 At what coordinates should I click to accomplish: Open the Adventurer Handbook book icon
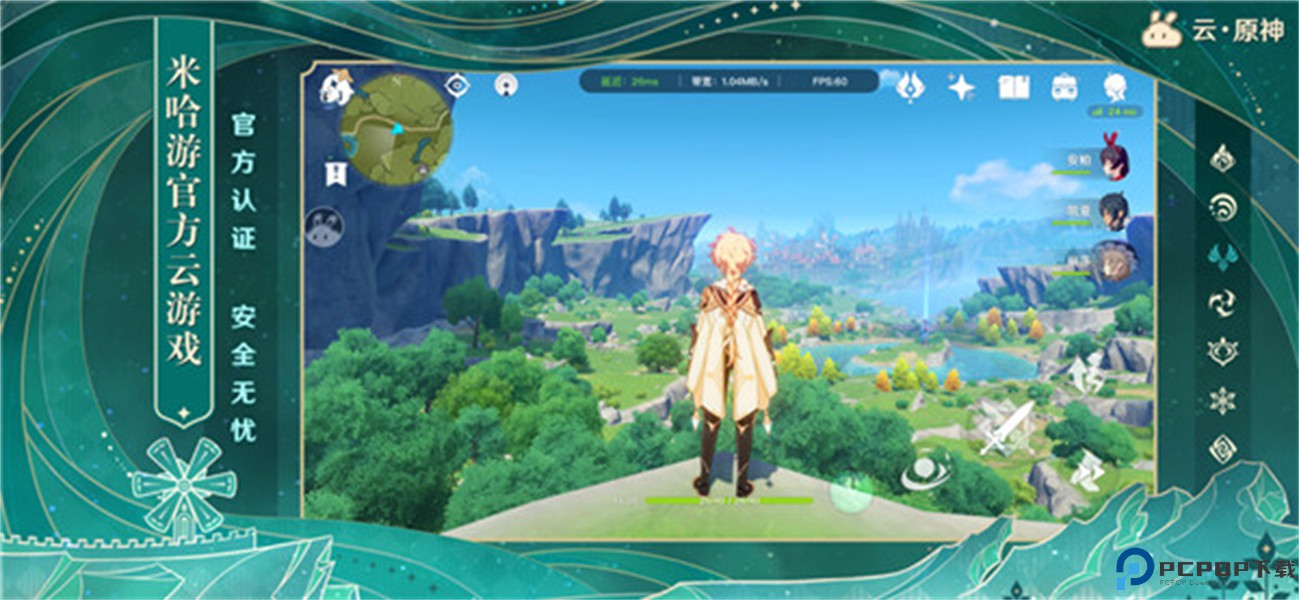1013,87
